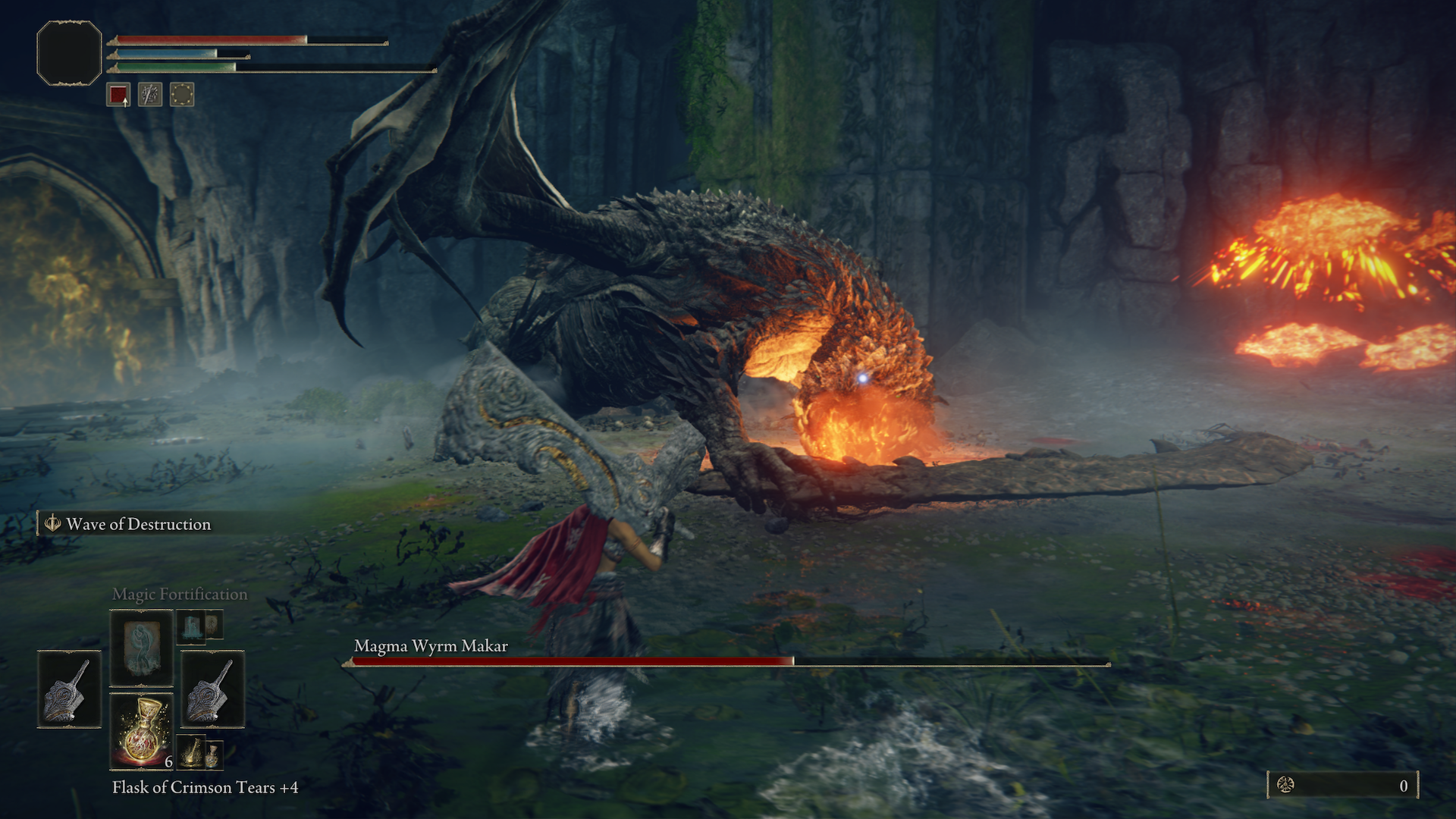The height and width of the screenshot is (819, 1456).
Task: Click the Wave of Destruction skill label
Action: click(138, 524)
